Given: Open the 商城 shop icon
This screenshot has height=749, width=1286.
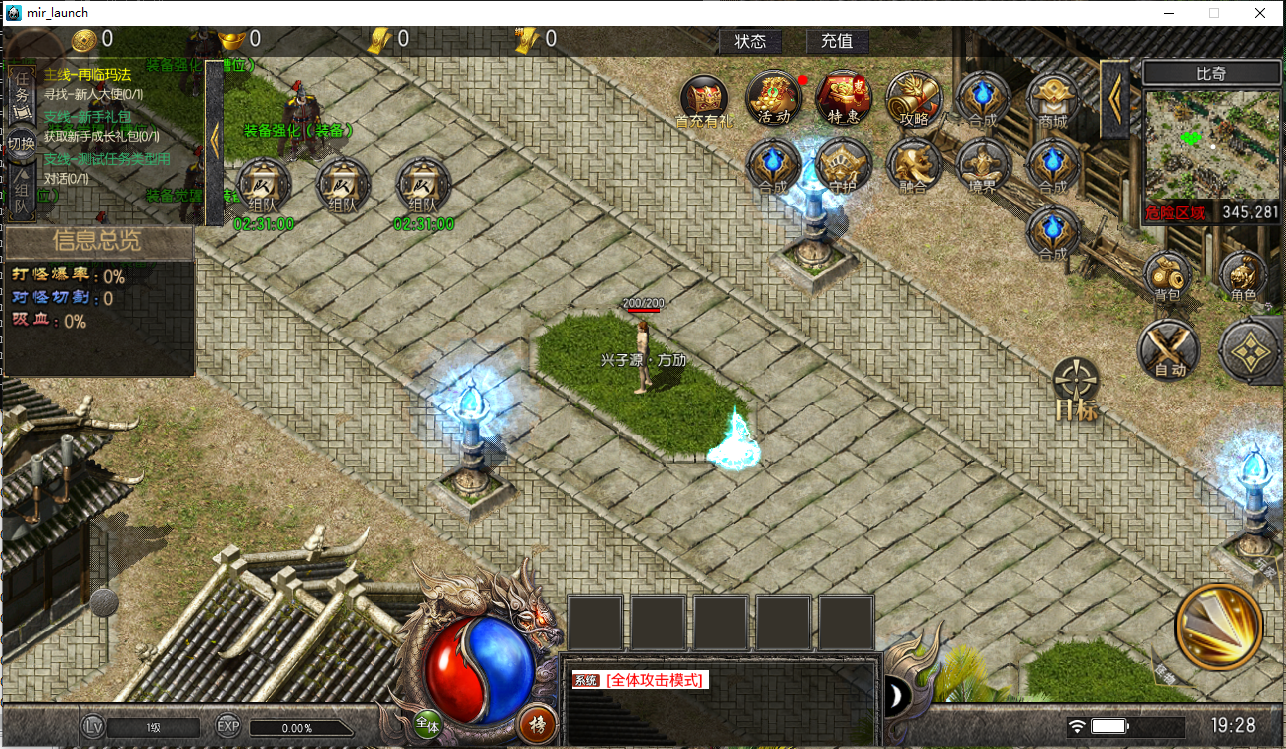Looking at the screenshot, I should click(x=1053, y=97).
